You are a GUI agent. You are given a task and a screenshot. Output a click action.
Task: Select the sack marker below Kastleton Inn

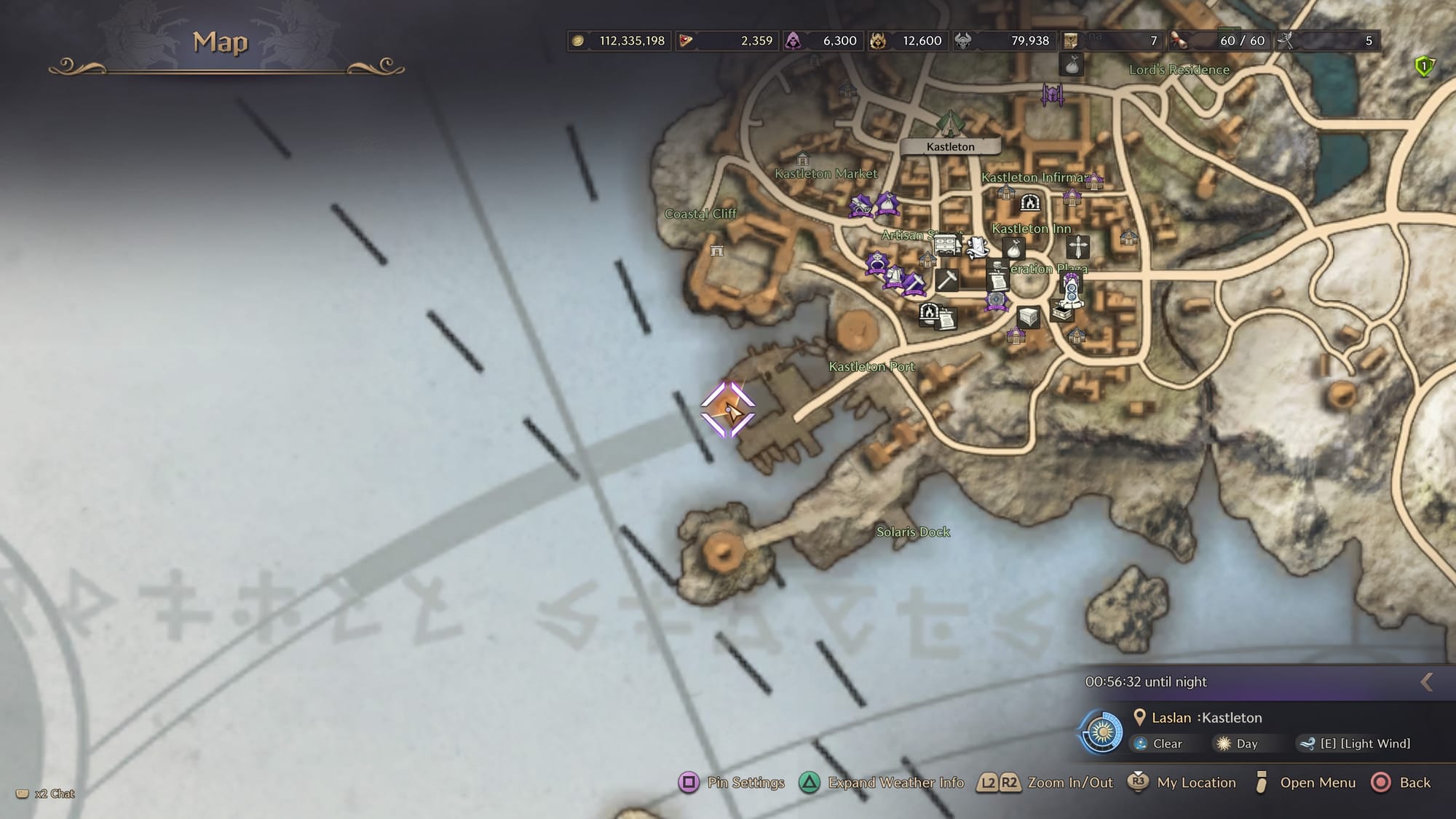pos(1013,249)
